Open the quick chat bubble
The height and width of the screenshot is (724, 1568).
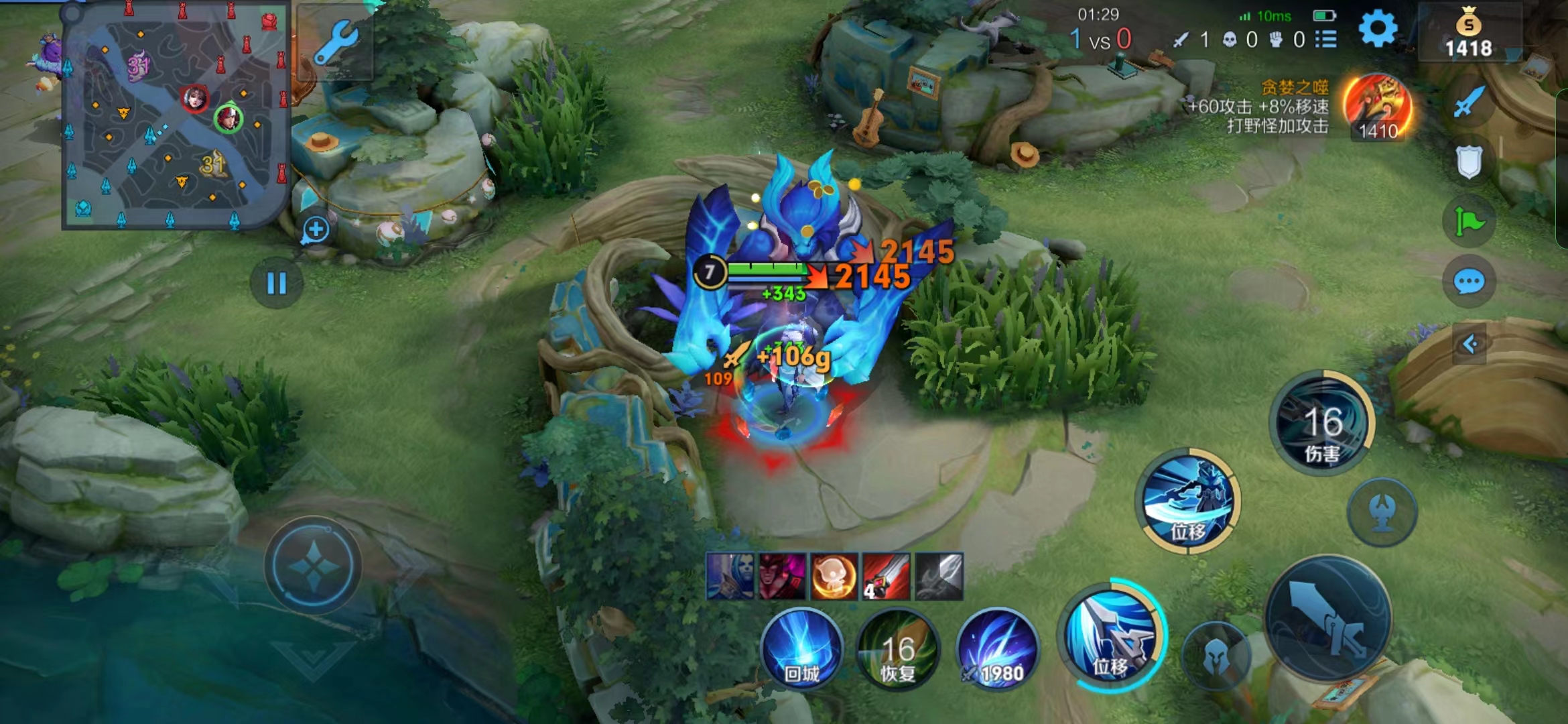point(1469,282)
